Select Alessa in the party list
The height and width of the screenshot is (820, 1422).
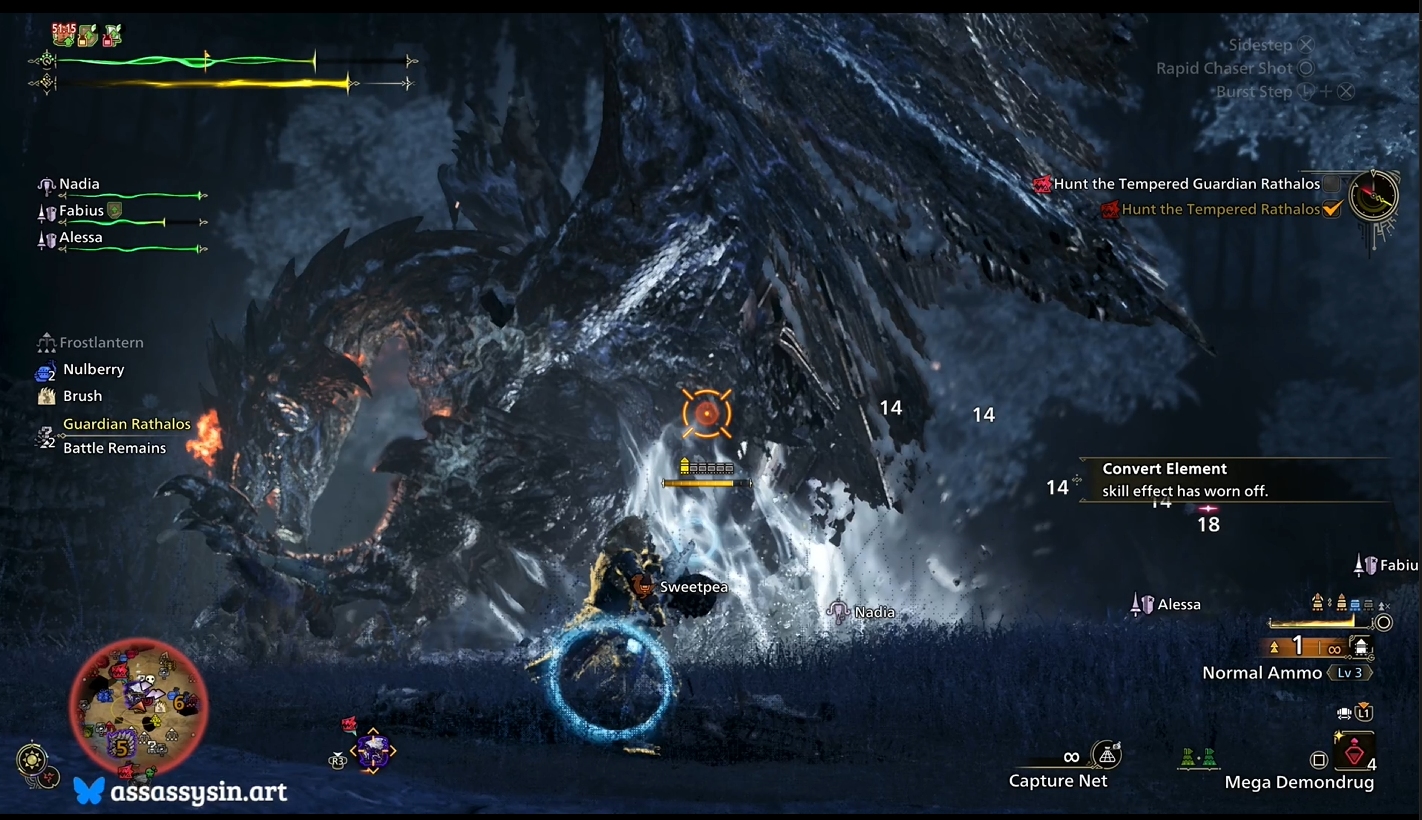click(80, 238)
